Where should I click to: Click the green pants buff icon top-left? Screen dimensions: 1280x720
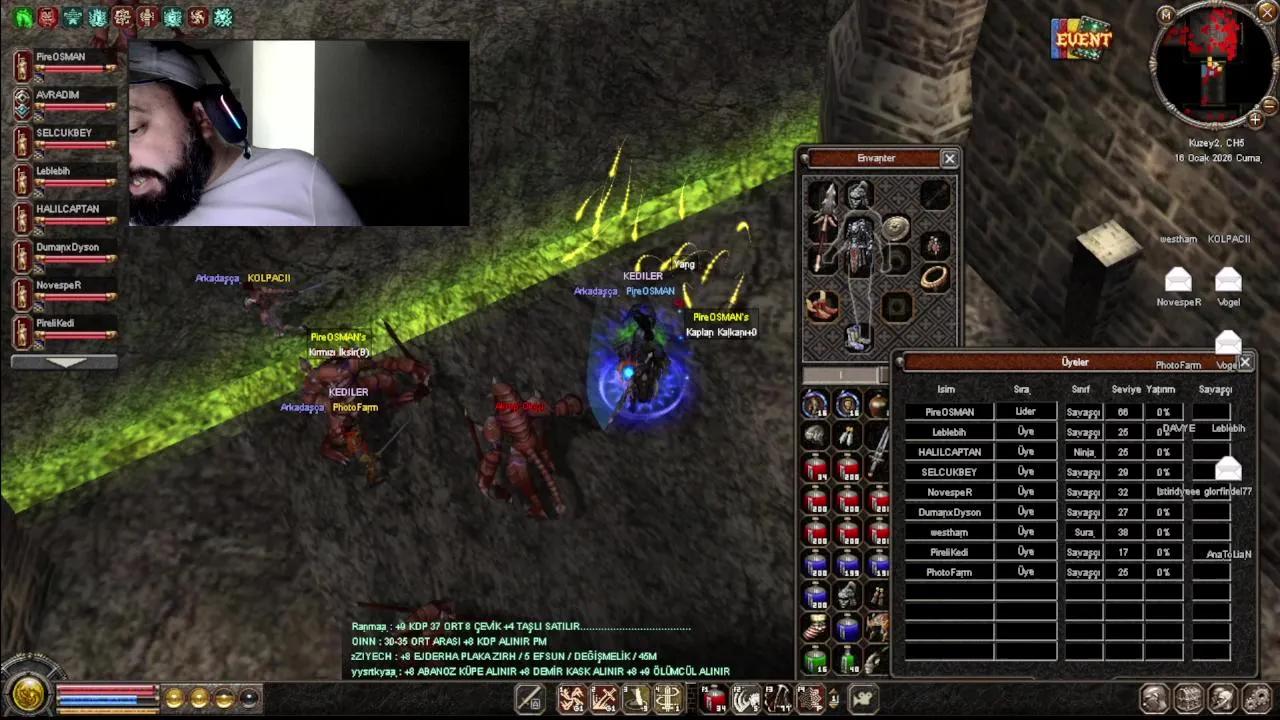(x=20, y=17)
